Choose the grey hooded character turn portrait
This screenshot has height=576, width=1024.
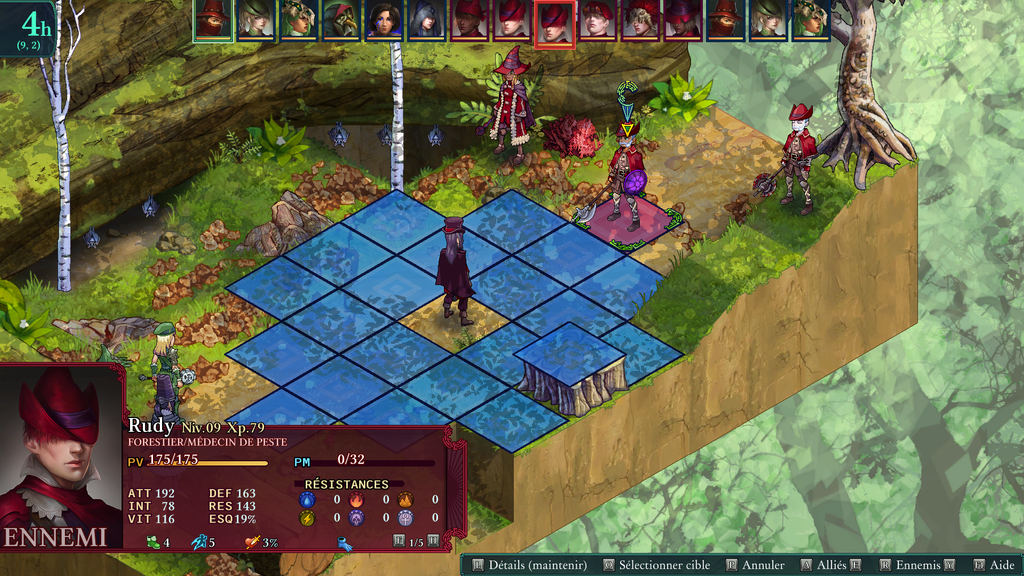coord(425,20)
